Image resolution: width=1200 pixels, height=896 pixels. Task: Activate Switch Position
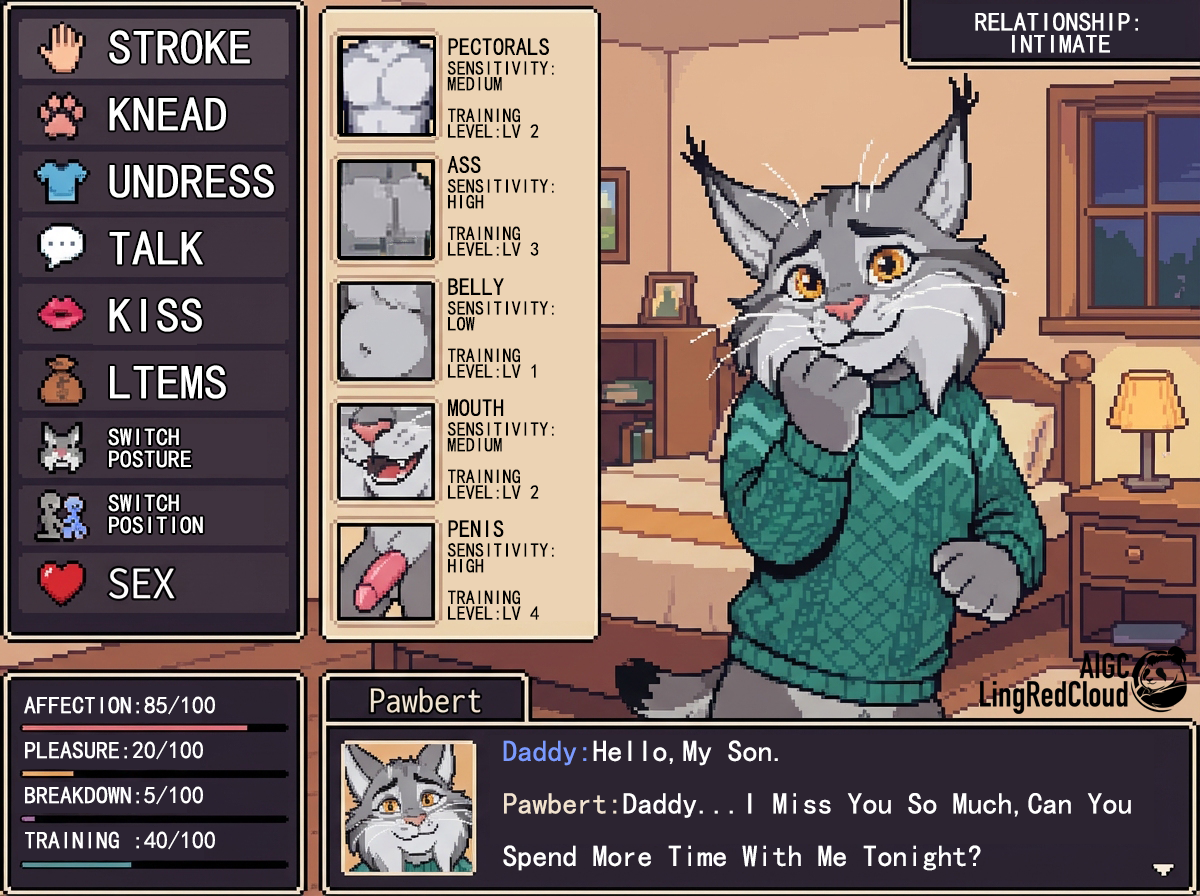click(154, 514)
